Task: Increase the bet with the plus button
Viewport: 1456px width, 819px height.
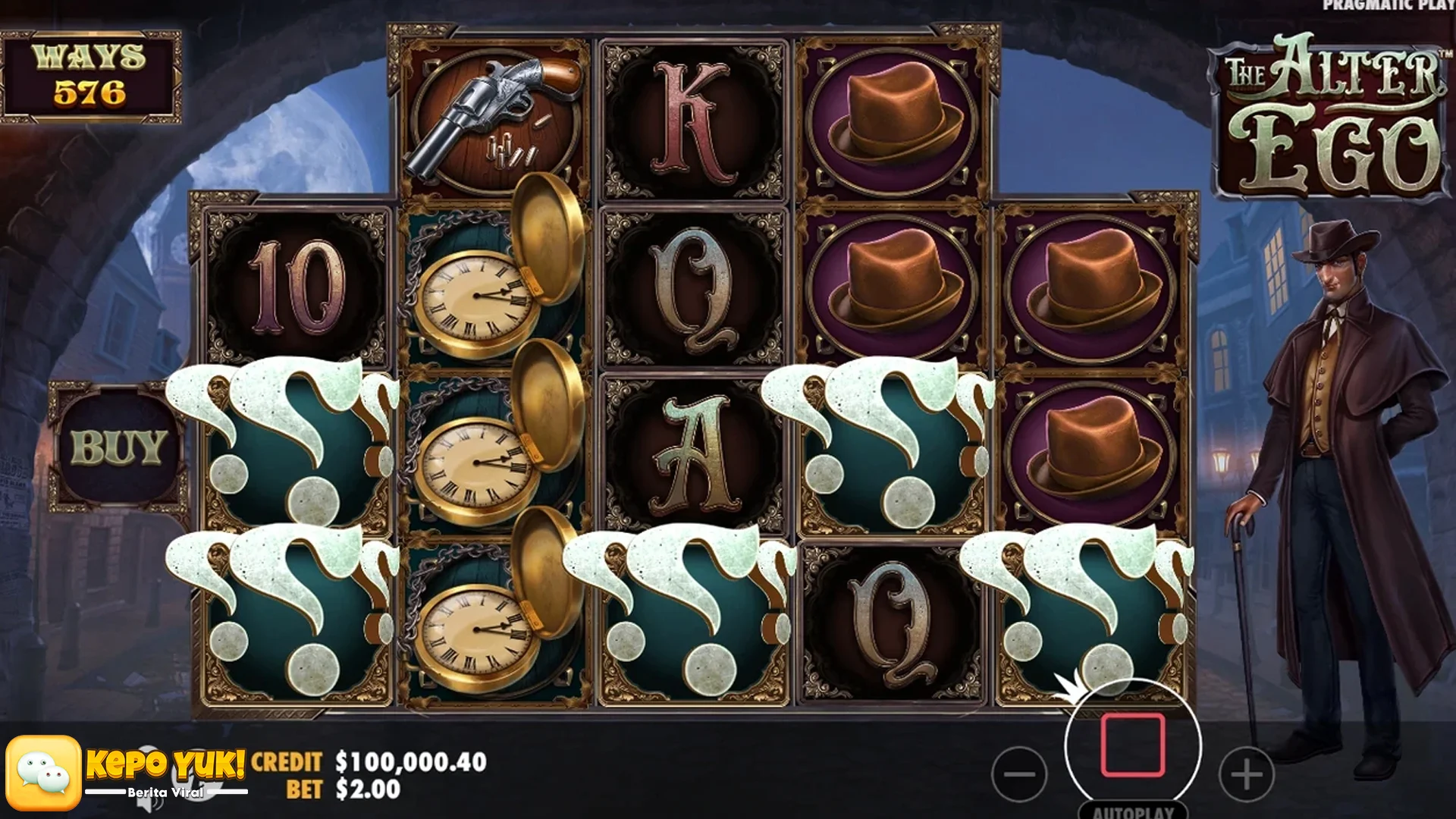Action: [x=1246, y=774]
